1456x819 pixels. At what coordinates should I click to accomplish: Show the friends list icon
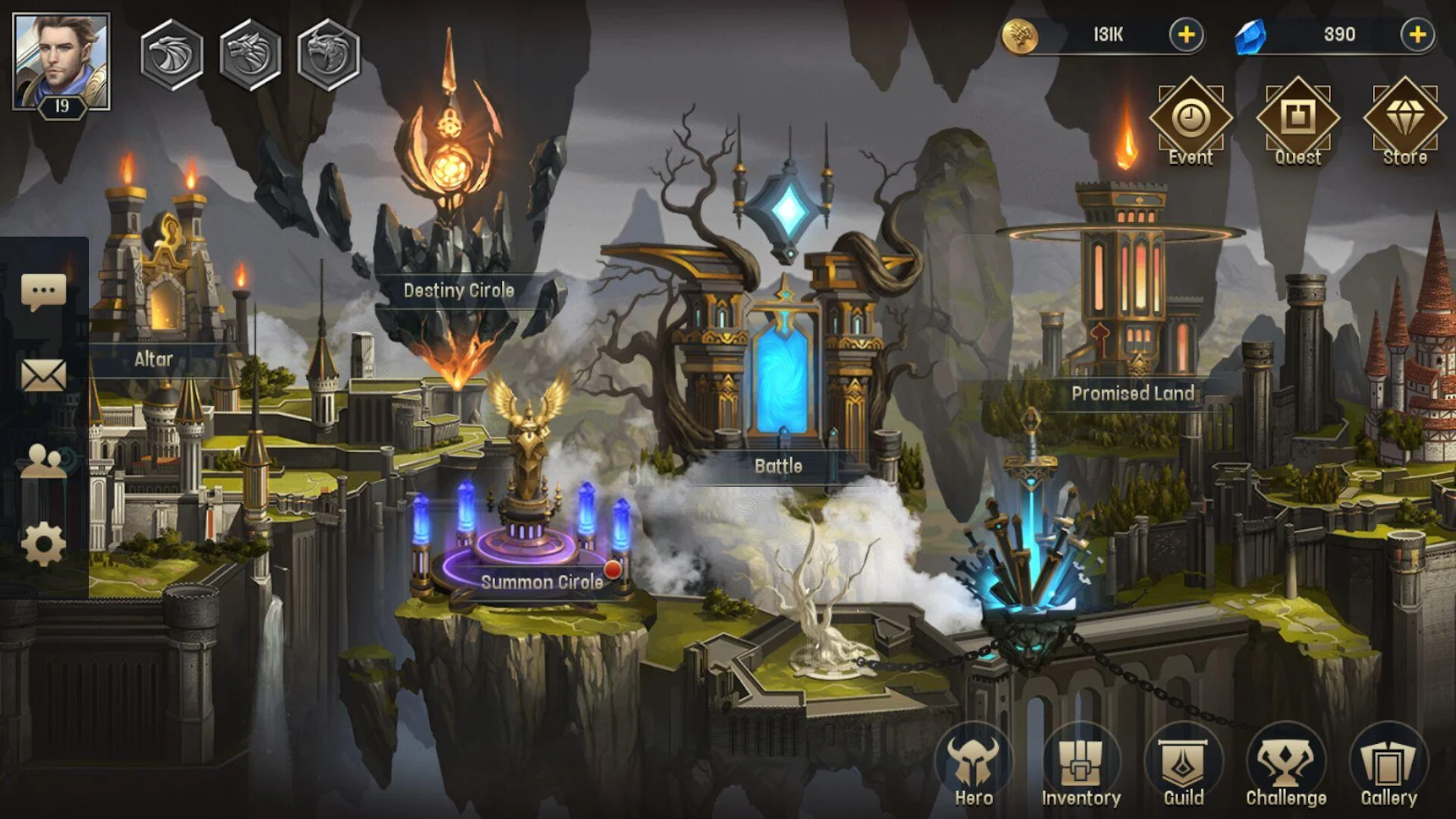pyautogui.click(x=43, y=461)
